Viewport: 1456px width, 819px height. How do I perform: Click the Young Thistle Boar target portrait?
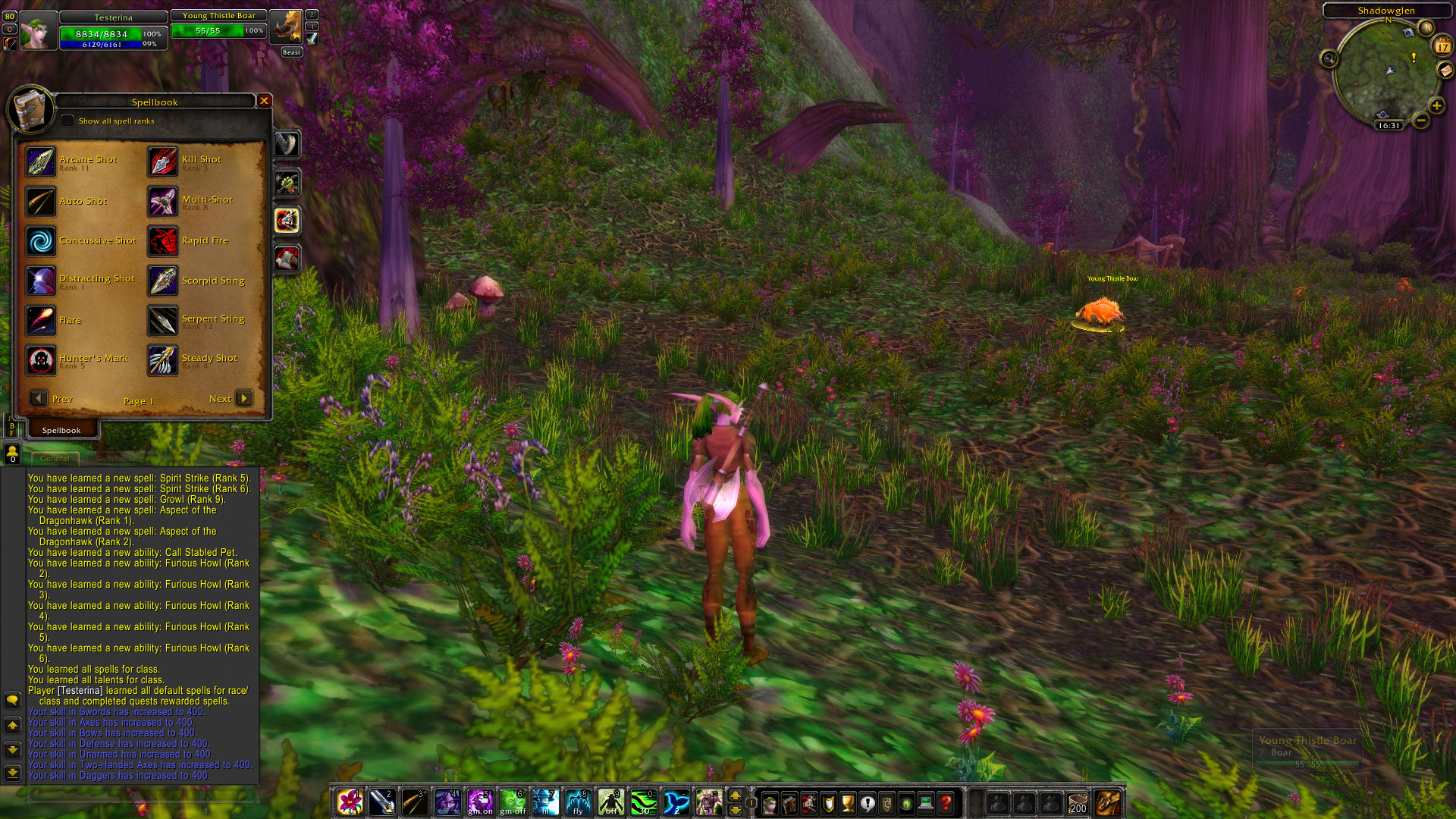coord(286,29)
